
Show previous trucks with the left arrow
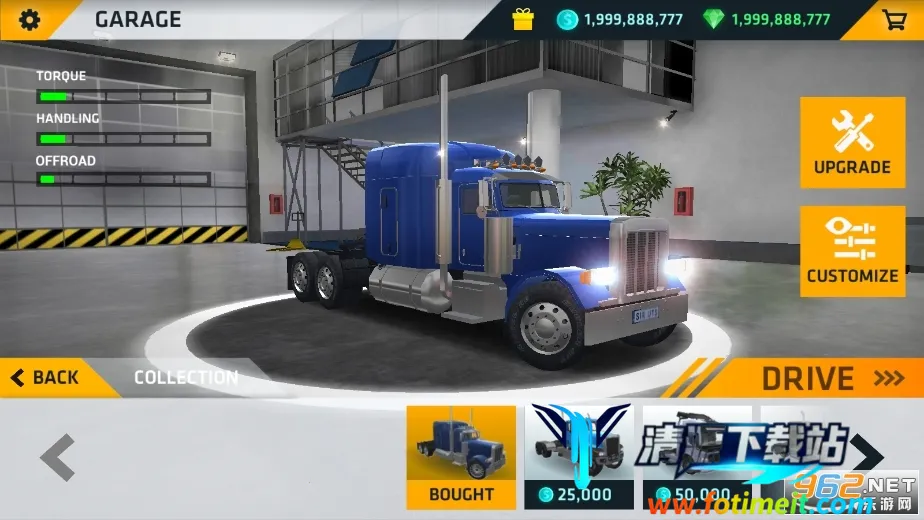tap(58, 458)
